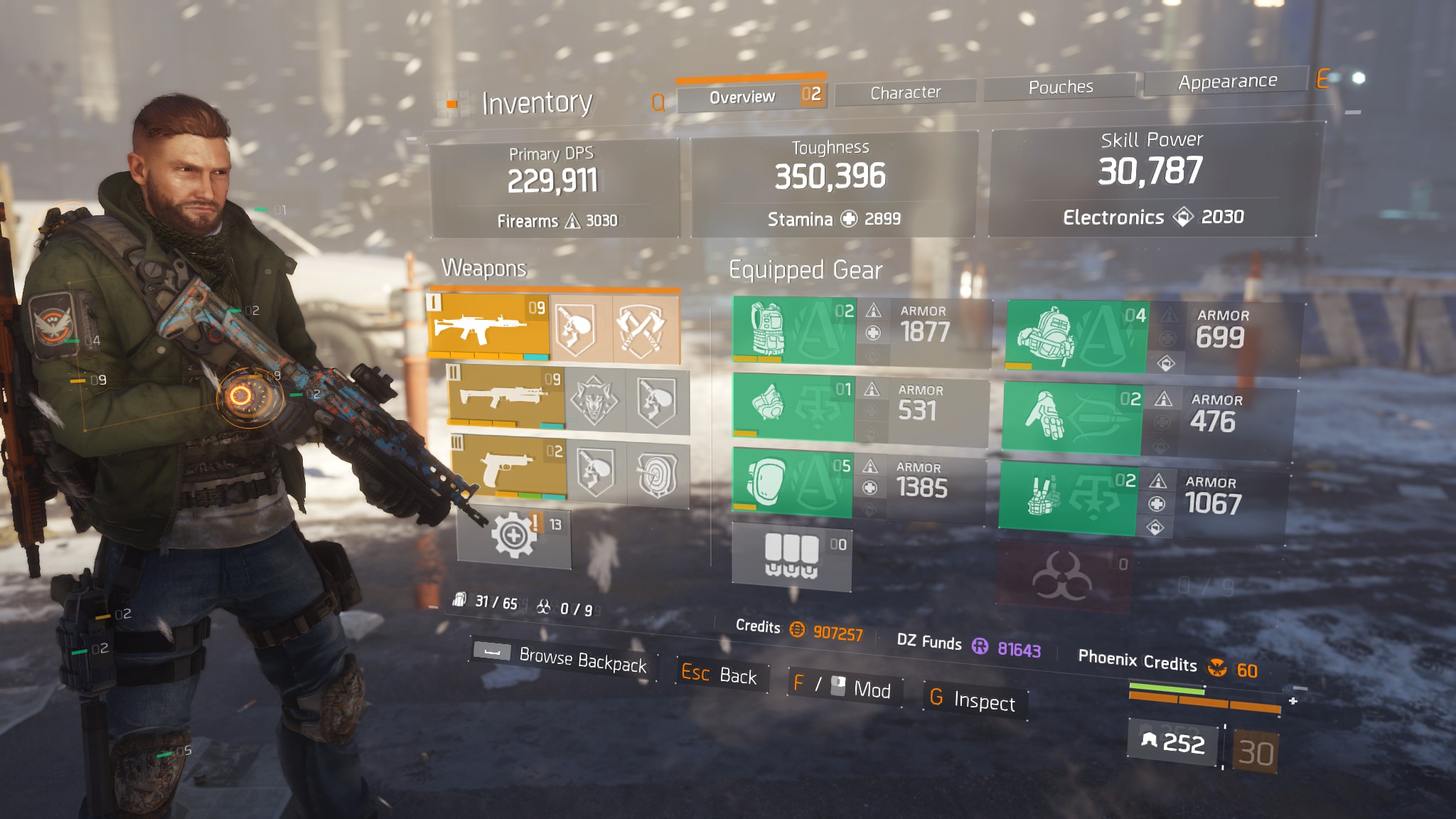Go back with the Back button

click(x=719, y=673)
